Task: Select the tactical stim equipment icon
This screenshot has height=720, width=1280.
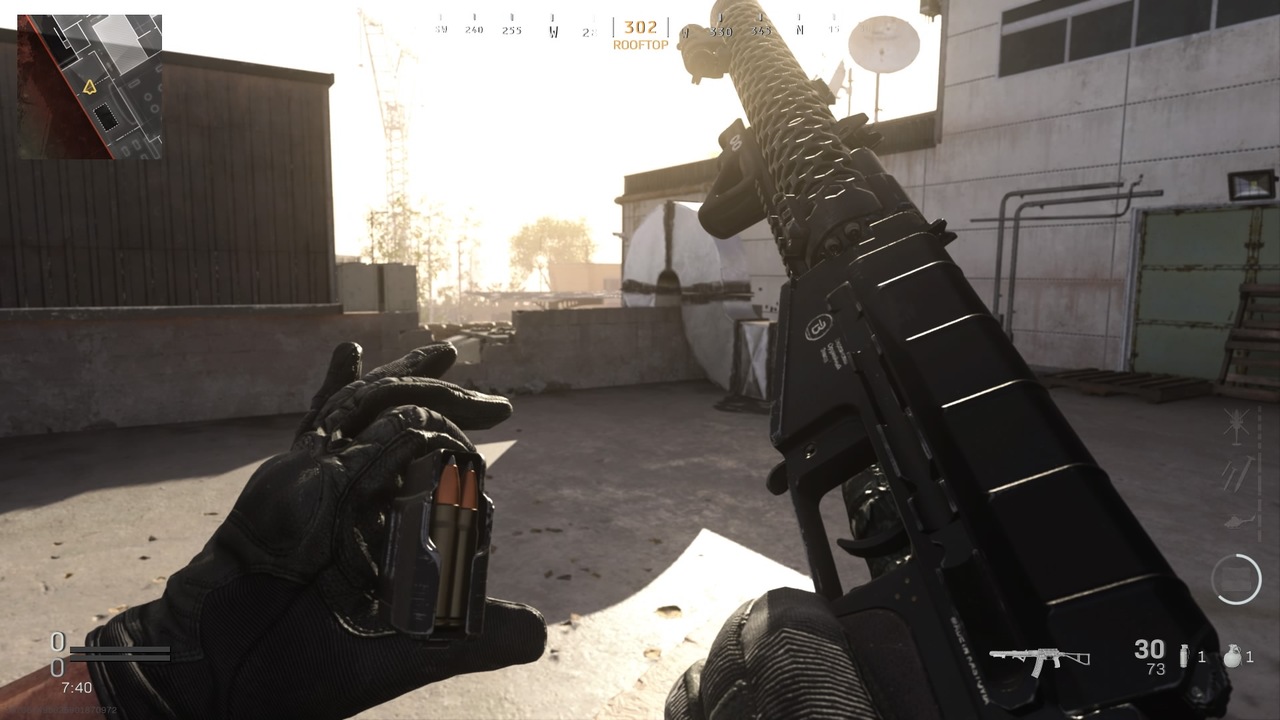Action: pyautogui.click(x=1184, y=656)
